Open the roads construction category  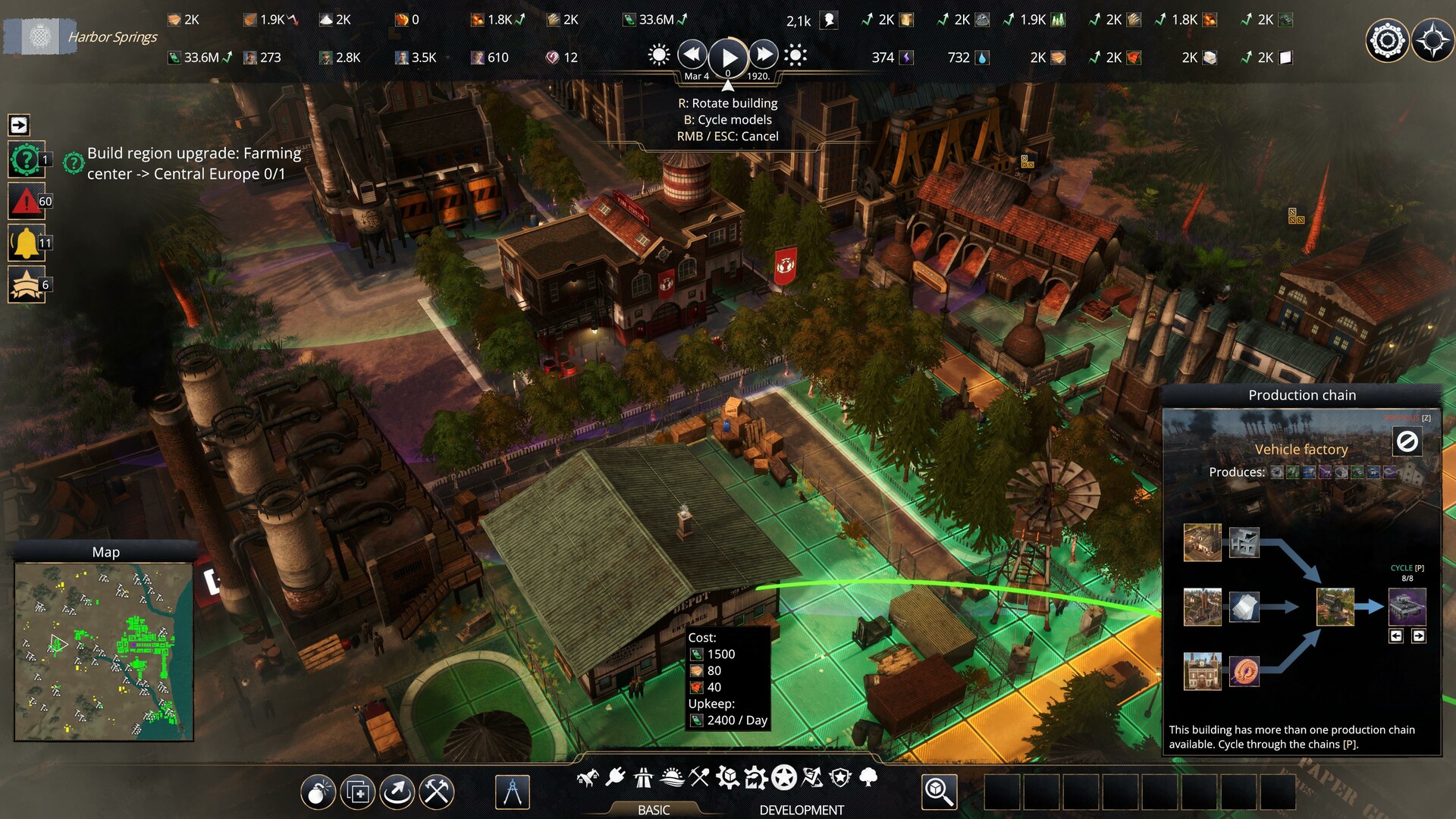pos(643,776)
